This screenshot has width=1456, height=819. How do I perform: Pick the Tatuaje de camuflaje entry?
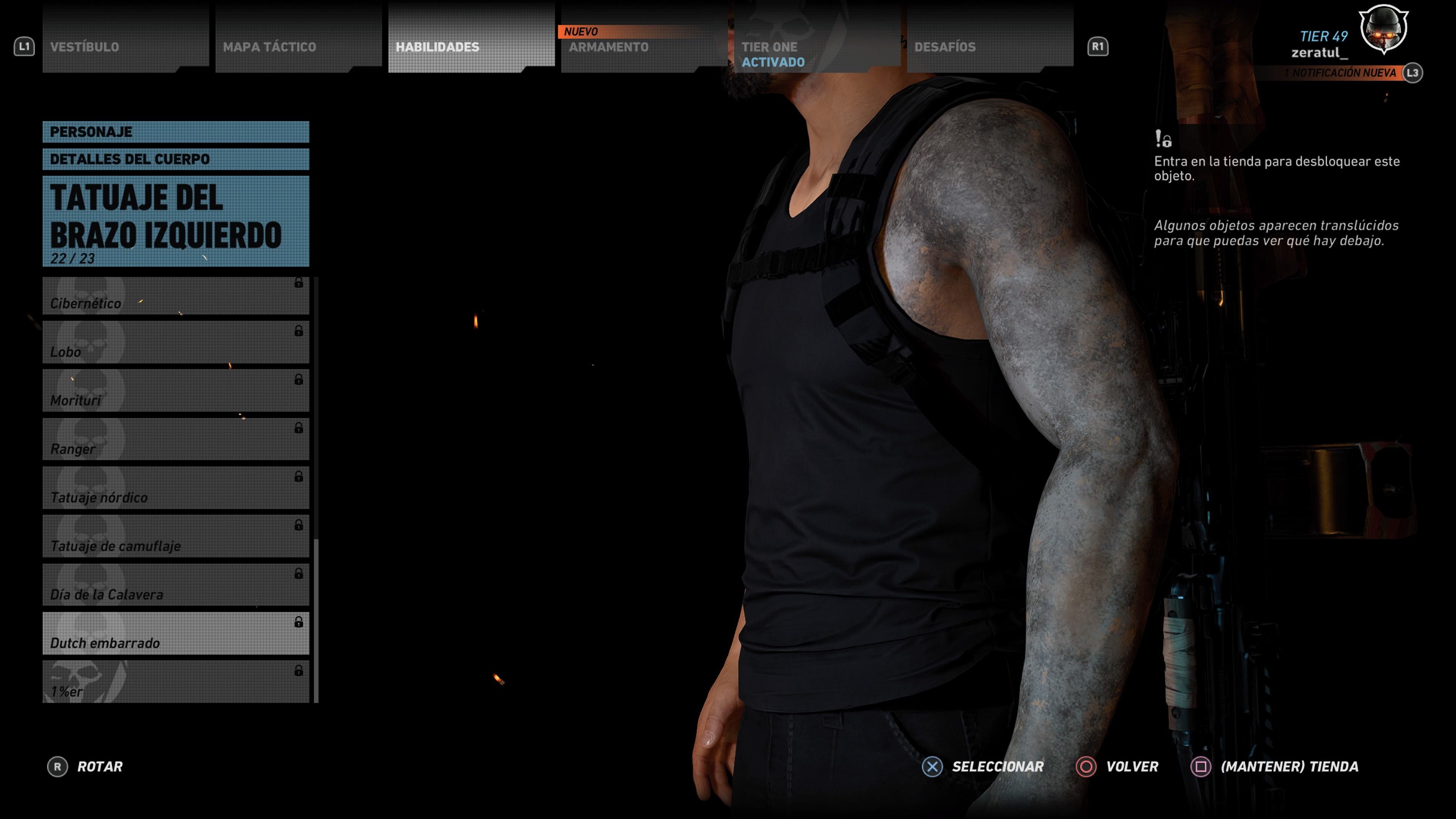(x=176, y=537)
